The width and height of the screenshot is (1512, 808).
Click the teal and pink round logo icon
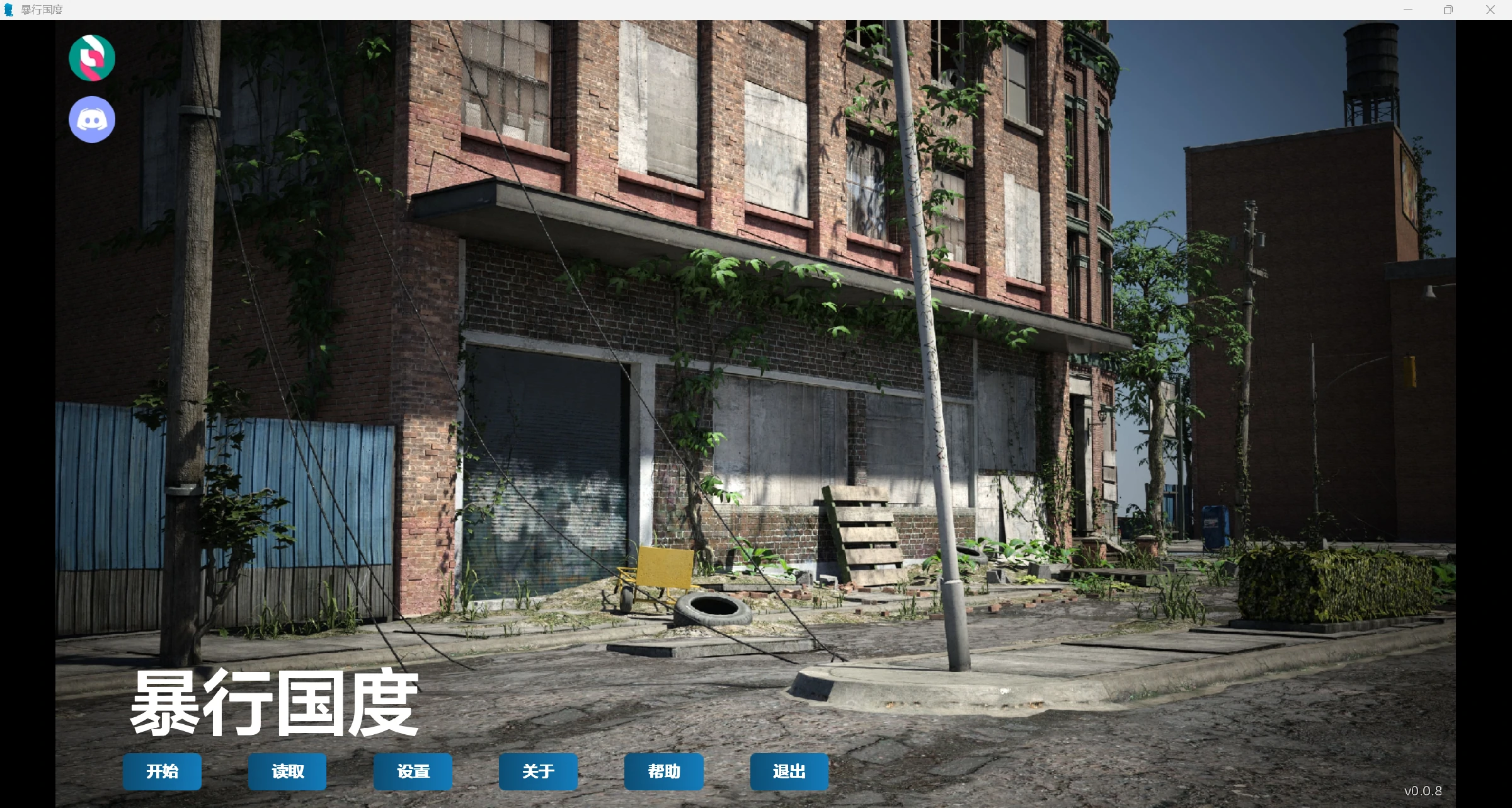(92, 58)
